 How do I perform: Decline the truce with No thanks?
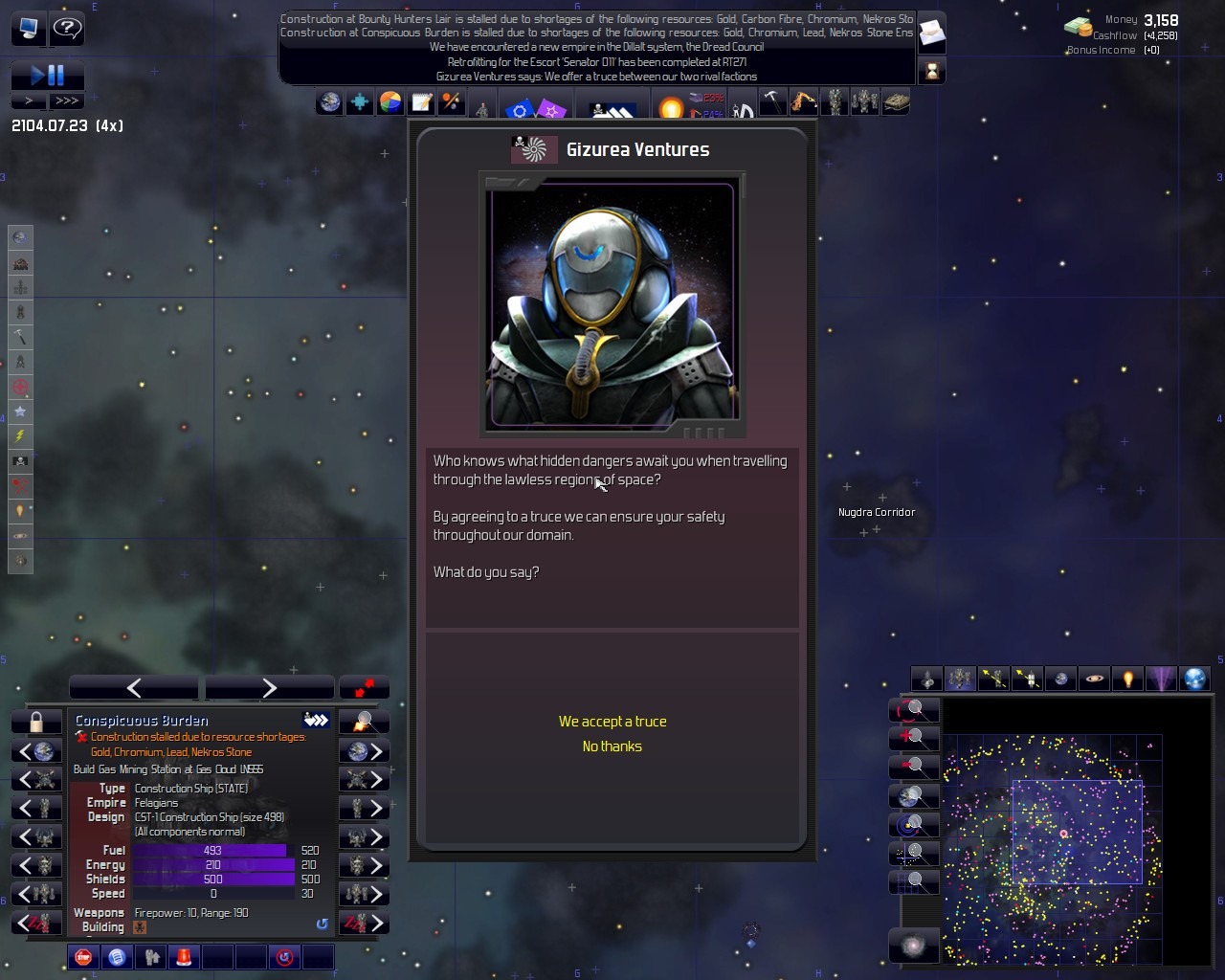tap(612, 746)
